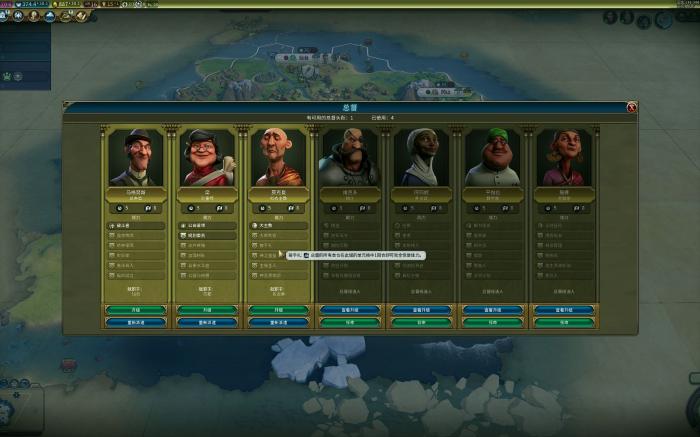Reassign governor Moksha to another city
Viewport: 700px width, 437px height.
(x=279, y=322)
